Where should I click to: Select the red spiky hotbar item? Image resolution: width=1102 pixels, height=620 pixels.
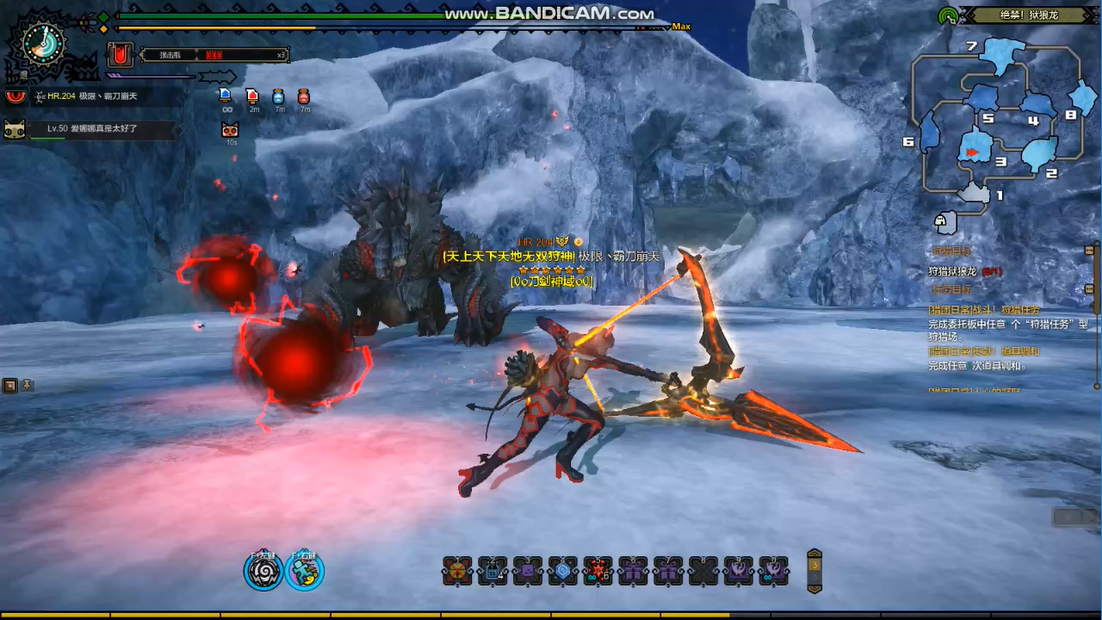click(598, 571)
